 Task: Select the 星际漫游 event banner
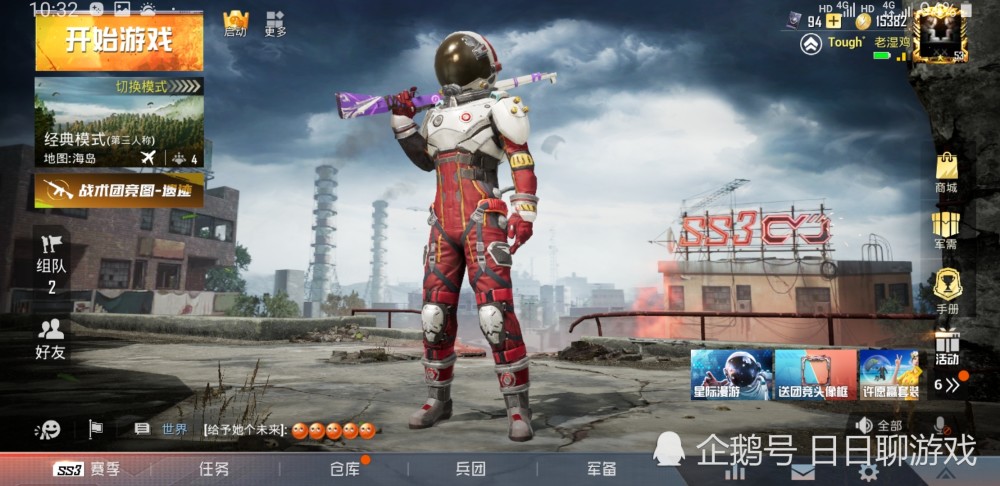(731, 374)
